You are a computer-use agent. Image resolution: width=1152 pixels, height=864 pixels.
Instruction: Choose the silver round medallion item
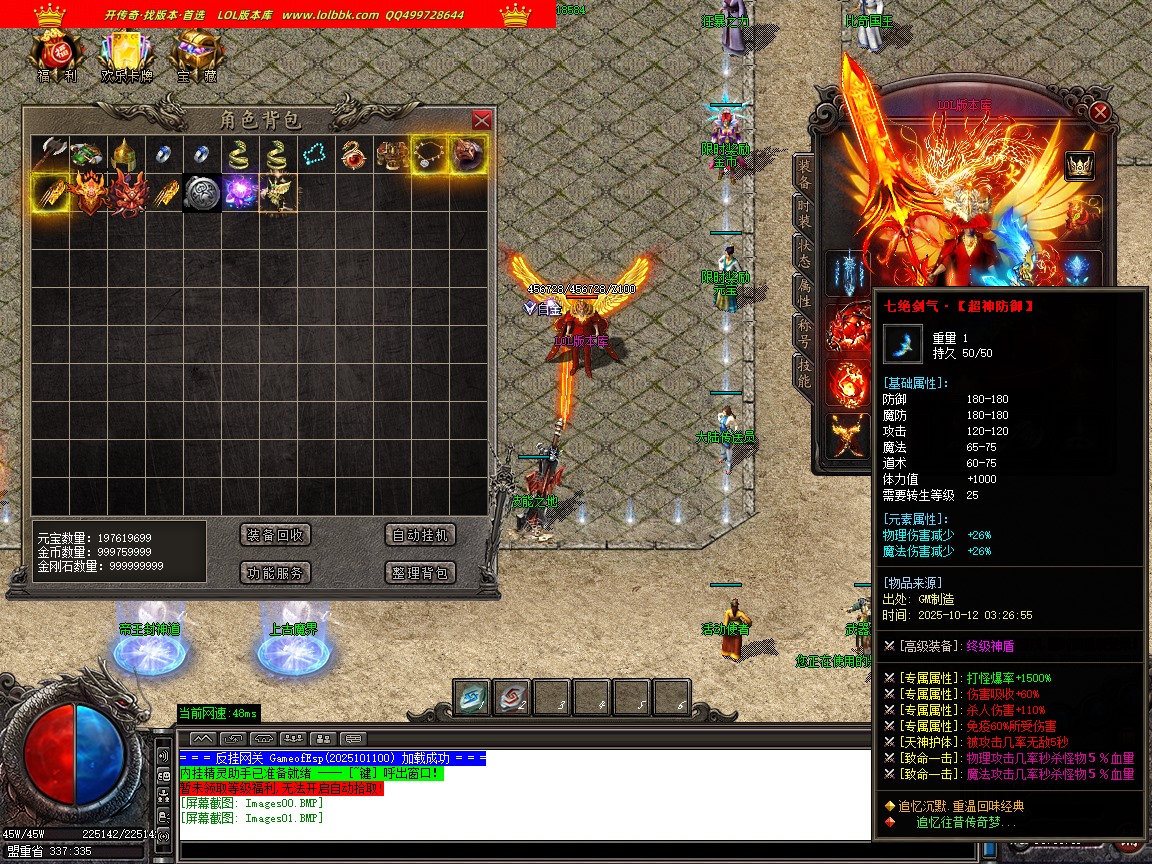[x=201, y=192]
